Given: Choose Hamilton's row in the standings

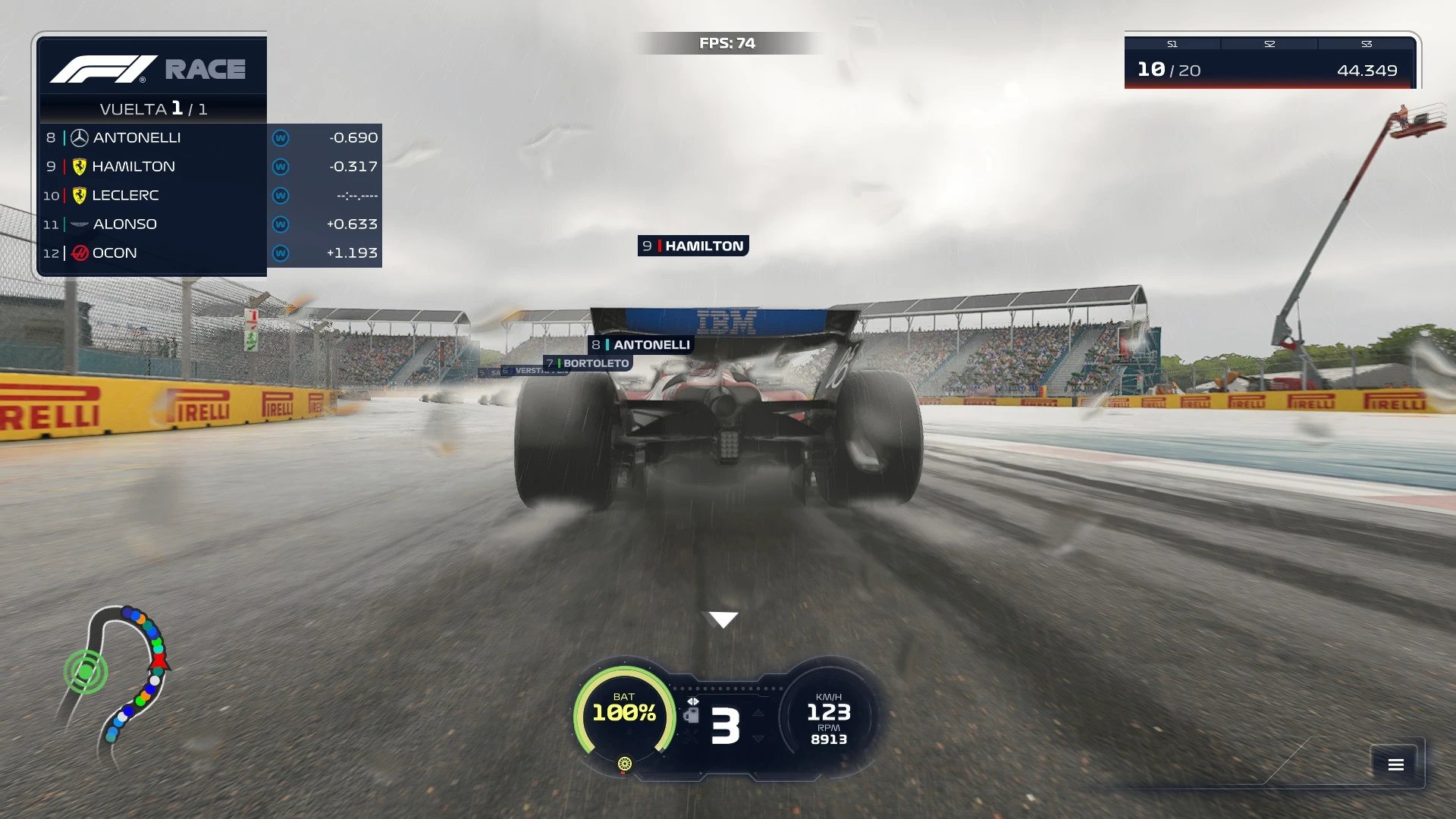Looking at the screenshot, I should 210,167.
